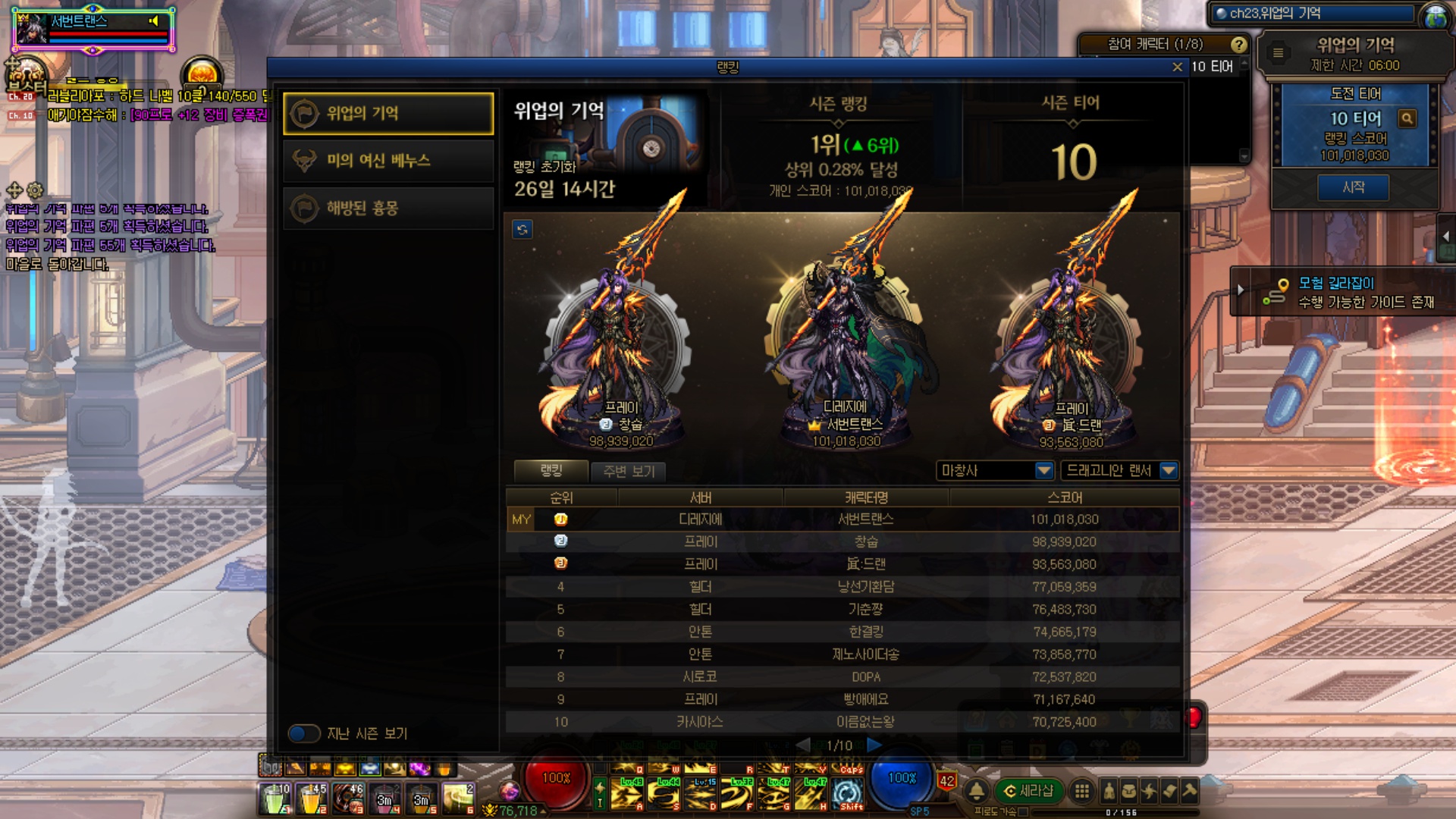The image size is (1456, 819).
Task: Go to the previous ranking page
Action: tap(803, 745)
